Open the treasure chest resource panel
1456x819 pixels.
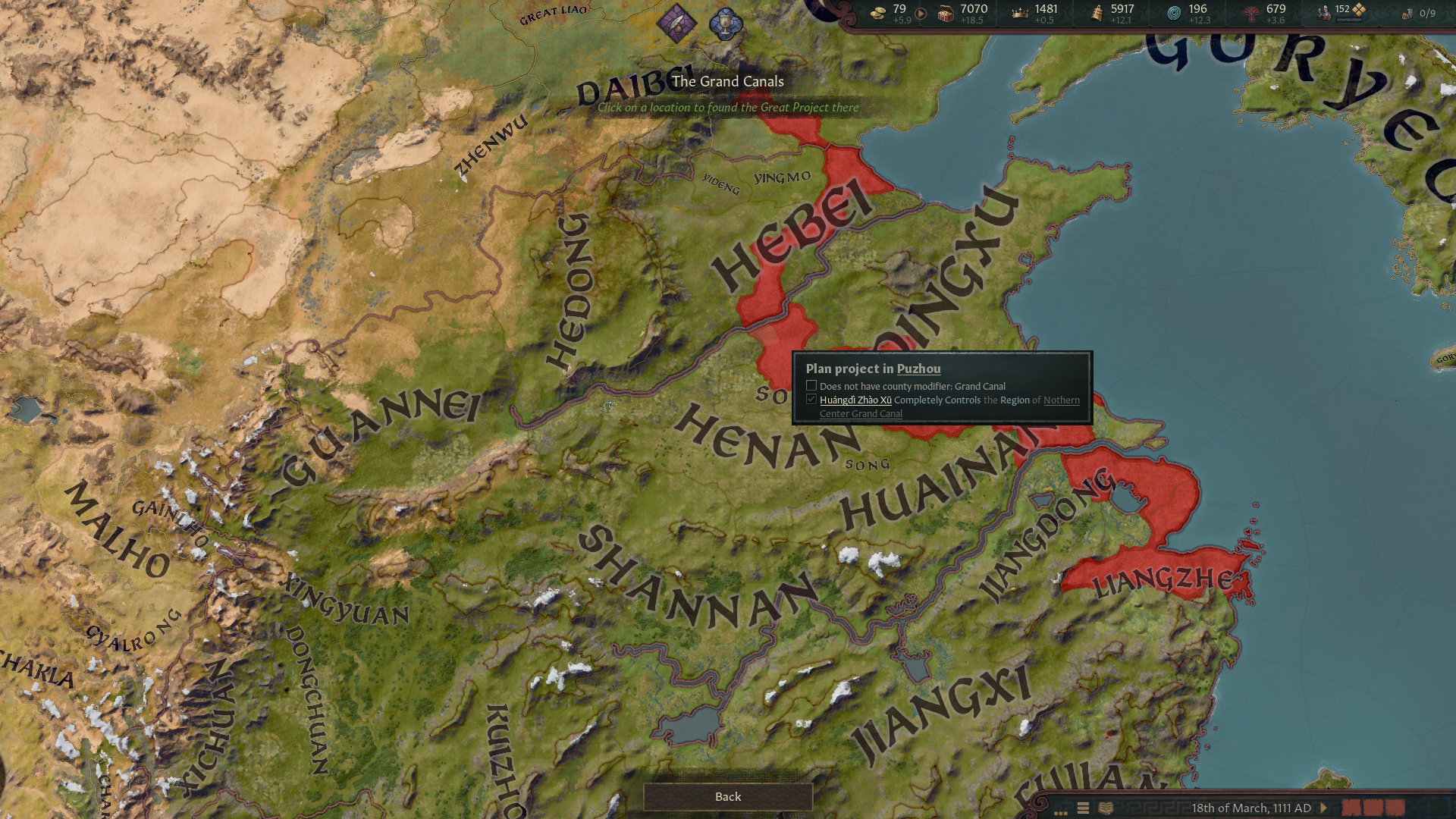945,12
